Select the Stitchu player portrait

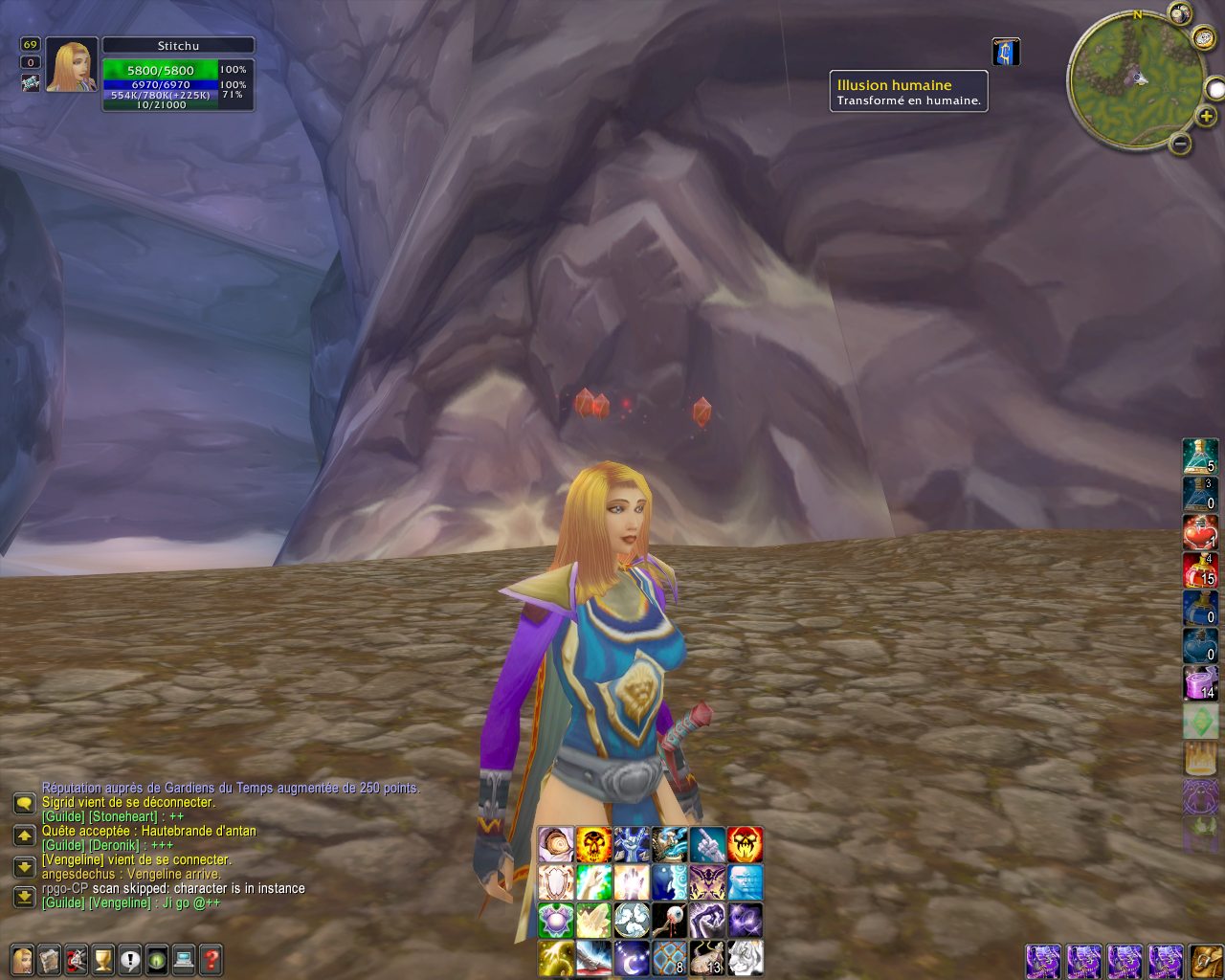(71, 65)
